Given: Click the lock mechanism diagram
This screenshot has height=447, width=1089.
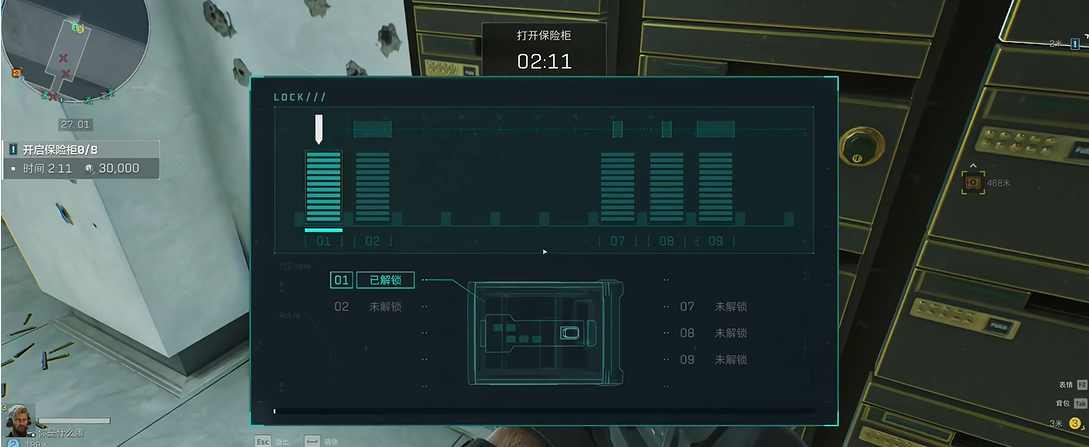Looking at the screenshot, I should pos(544,333).
